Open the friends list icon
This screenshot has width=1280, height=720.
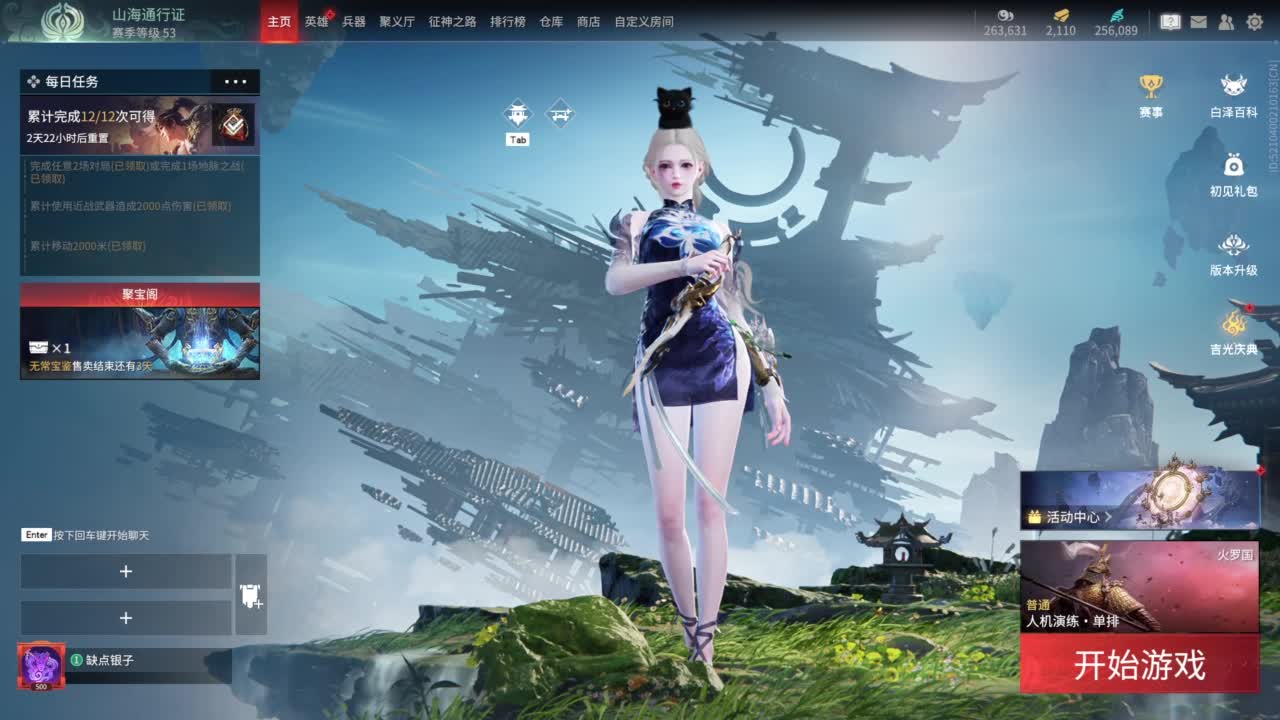coord(1226,21)
